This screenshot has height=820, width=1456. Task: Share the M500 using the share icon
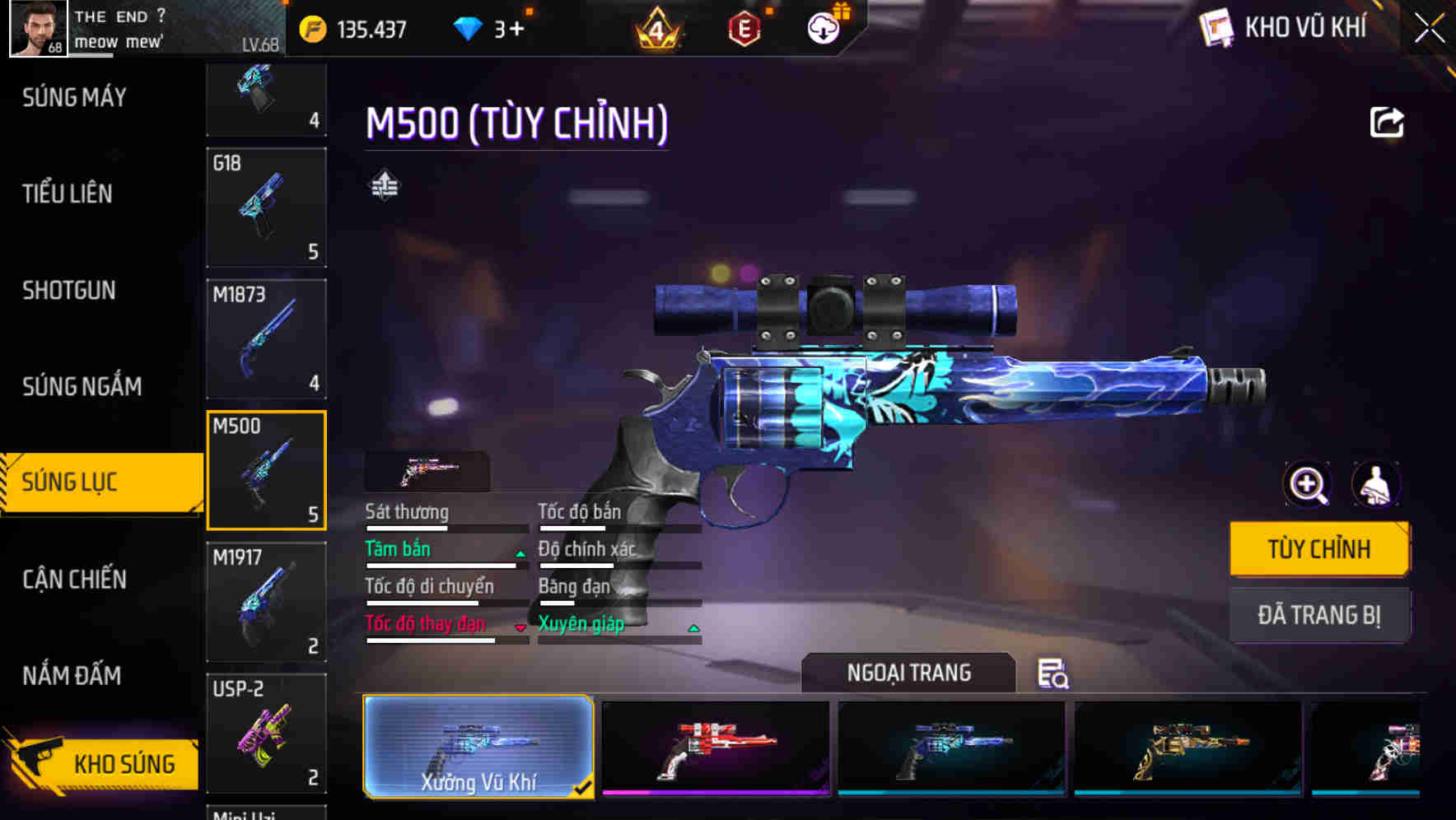pos(1388,121)
